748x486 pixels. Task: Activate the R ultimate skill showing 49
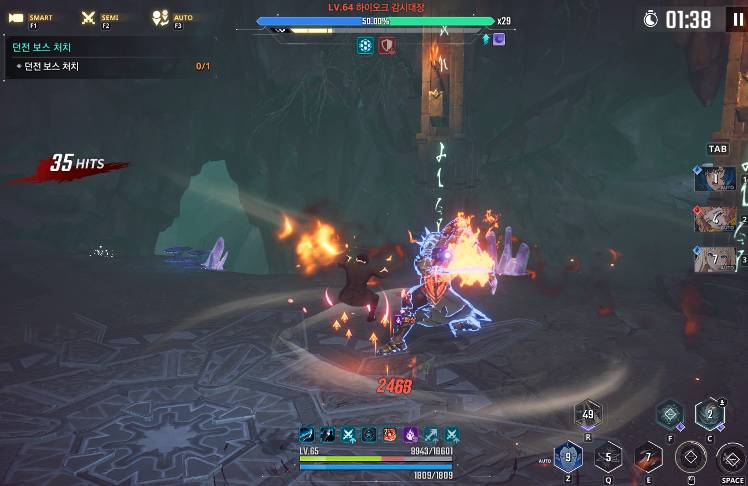[x=587, y=414]
